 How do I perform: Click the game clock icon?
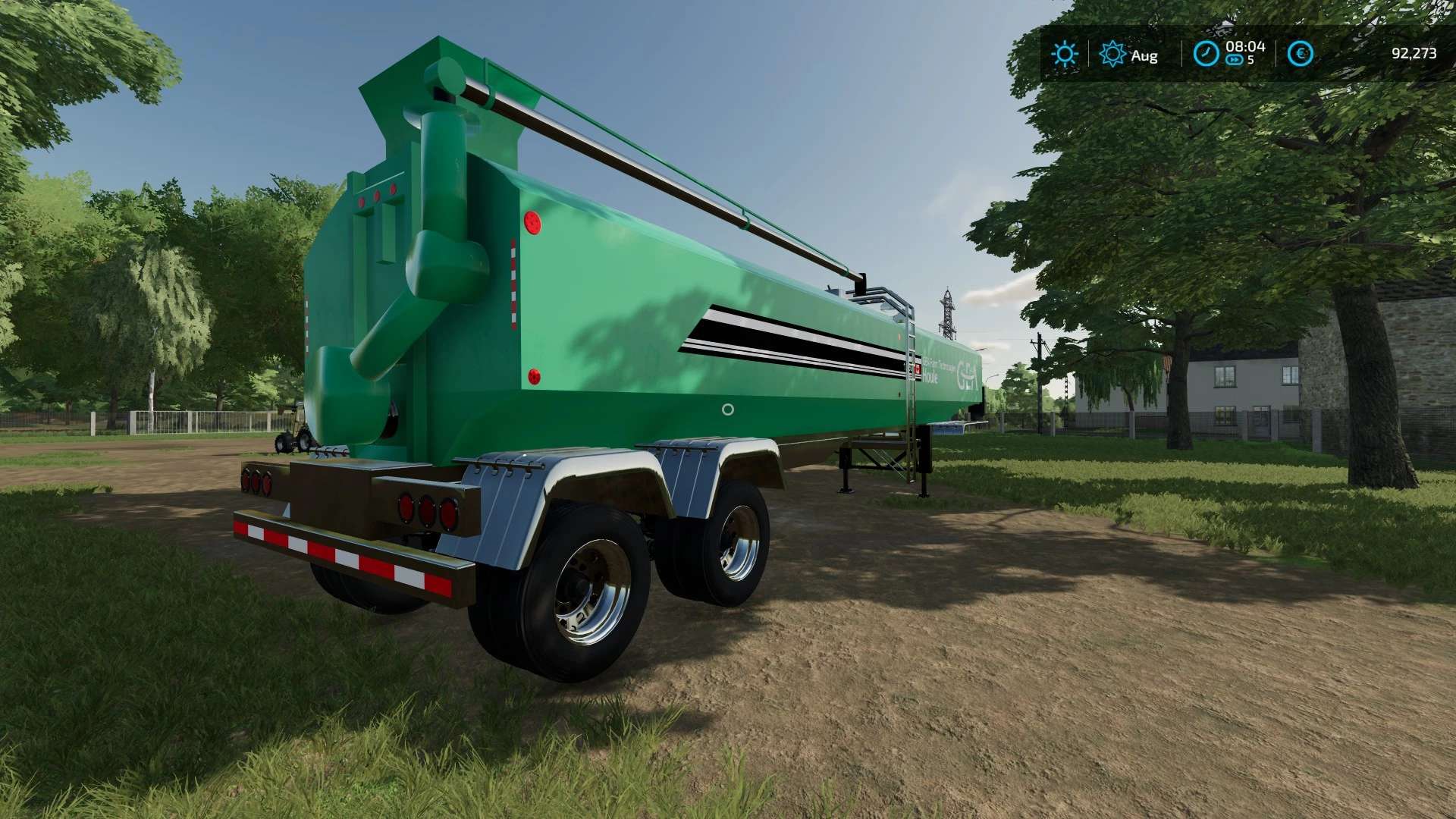pos(1206,54)
